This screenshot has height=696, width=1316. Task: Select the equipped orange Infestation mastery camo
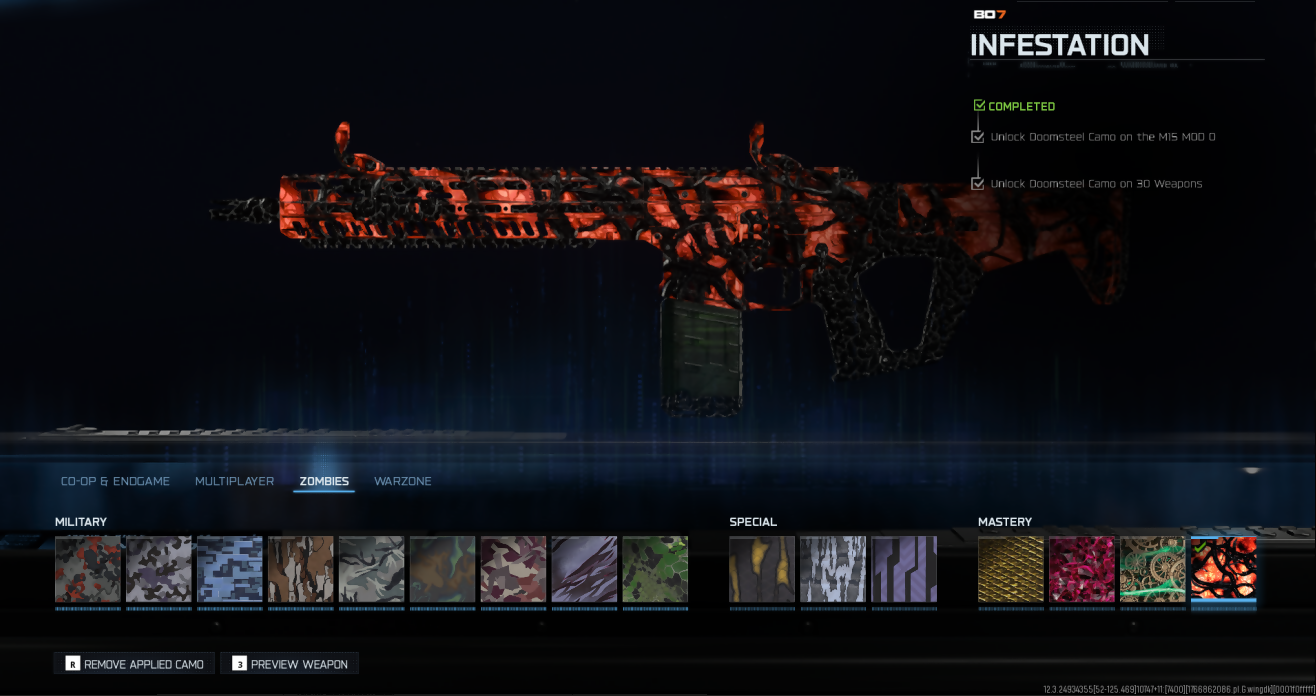tap(1224, 569)
